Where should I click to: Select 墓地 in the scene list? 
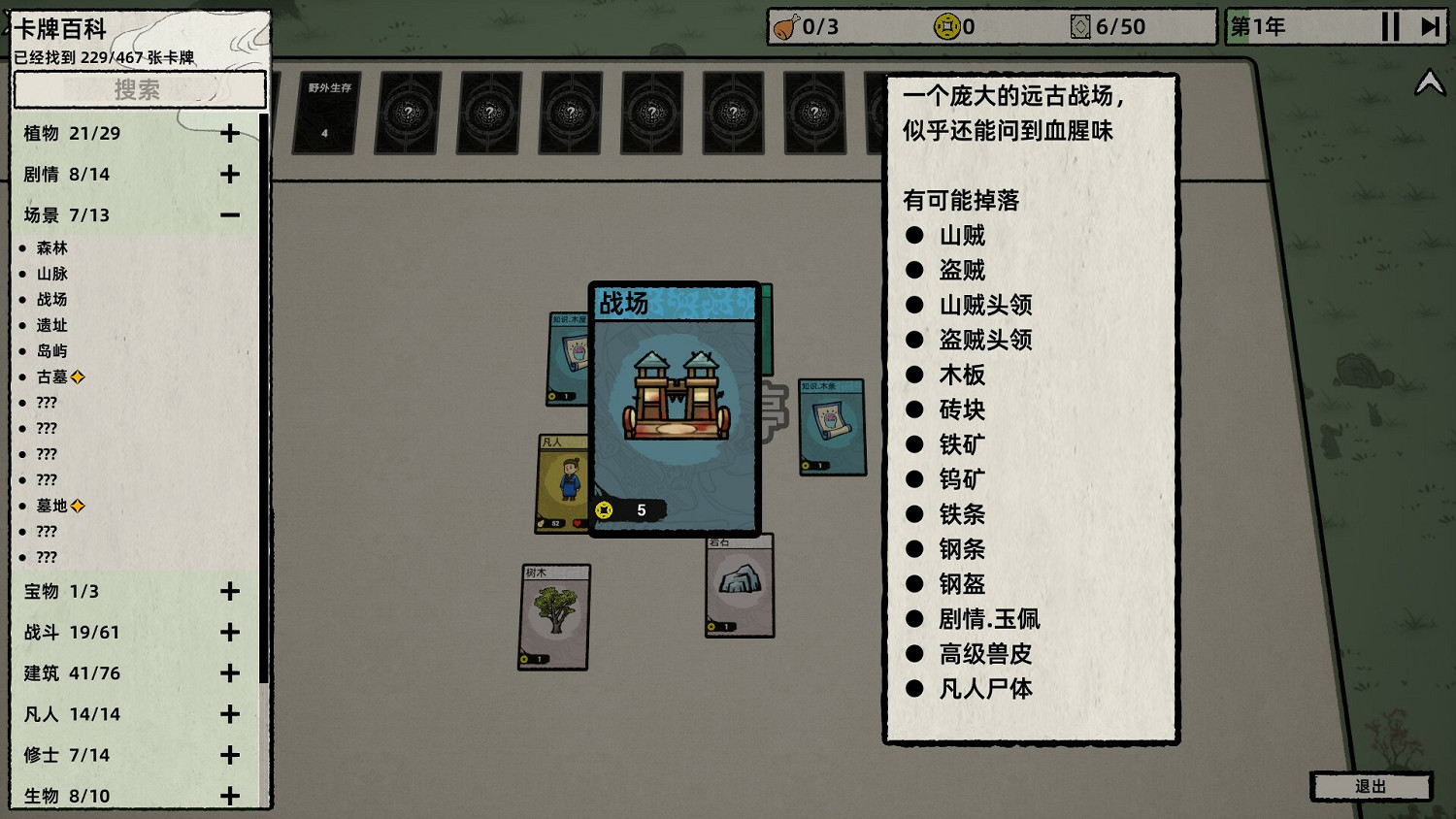click(52, 506)
